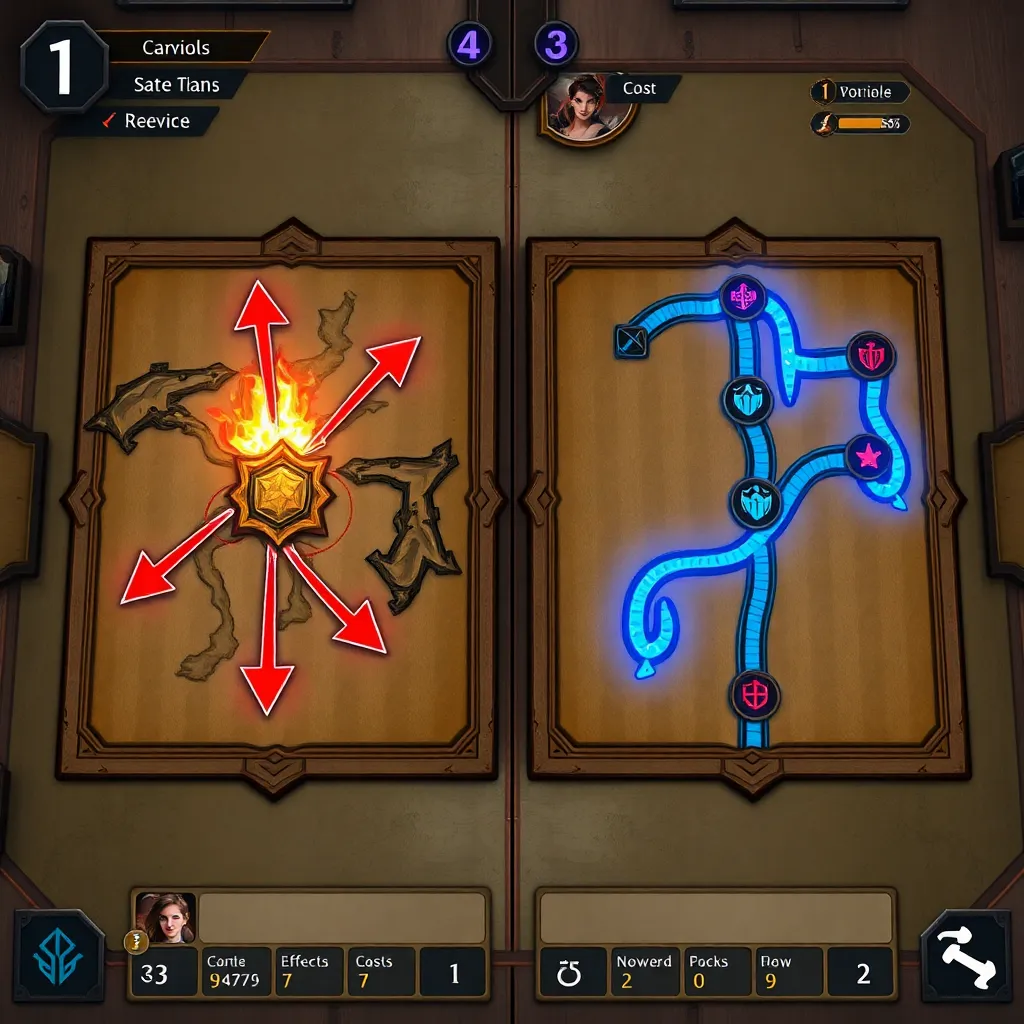Pick the crossed-sword square node

click(631, 342)
